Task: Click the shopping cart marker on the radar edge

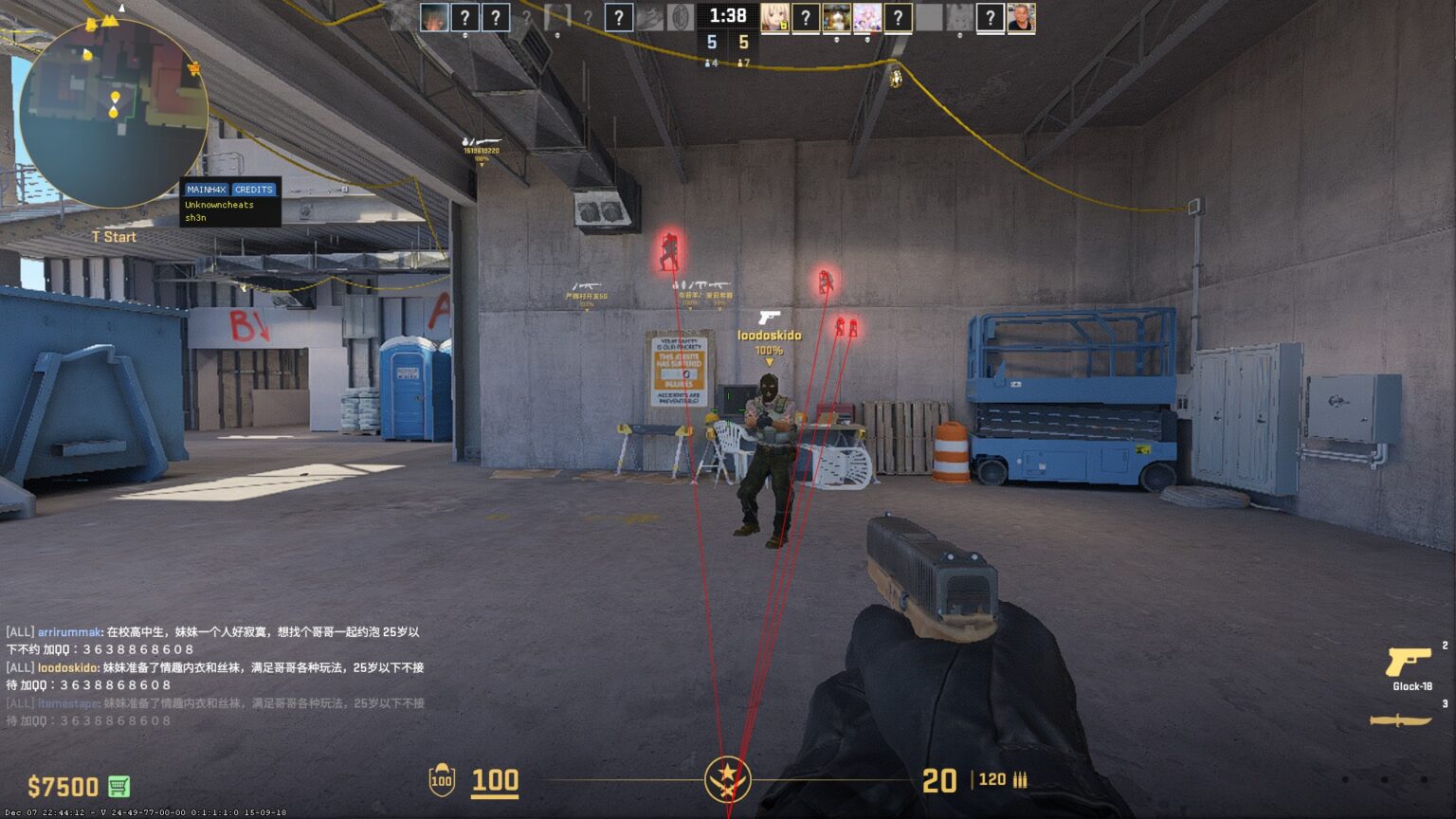Action: (194, 68)
